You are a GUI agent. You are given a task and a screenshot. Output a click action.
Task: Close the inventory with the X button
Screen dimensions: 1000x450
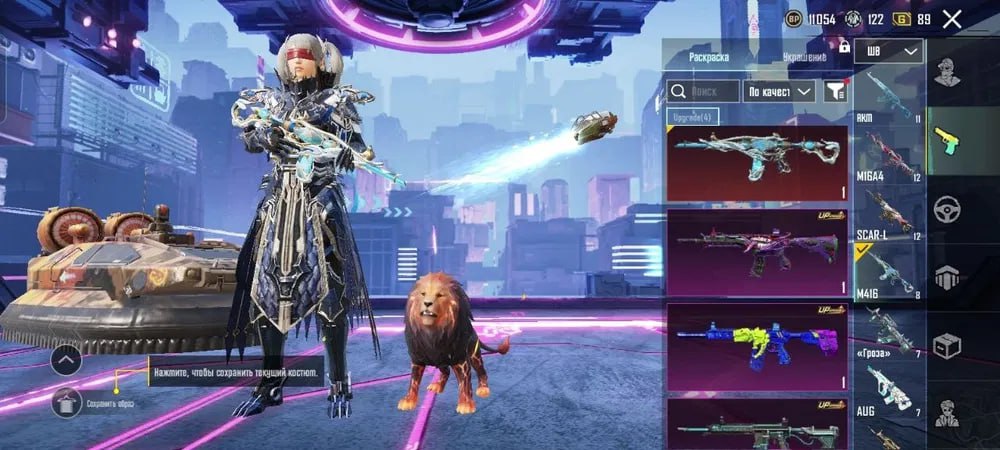click(x=952, y=19)
